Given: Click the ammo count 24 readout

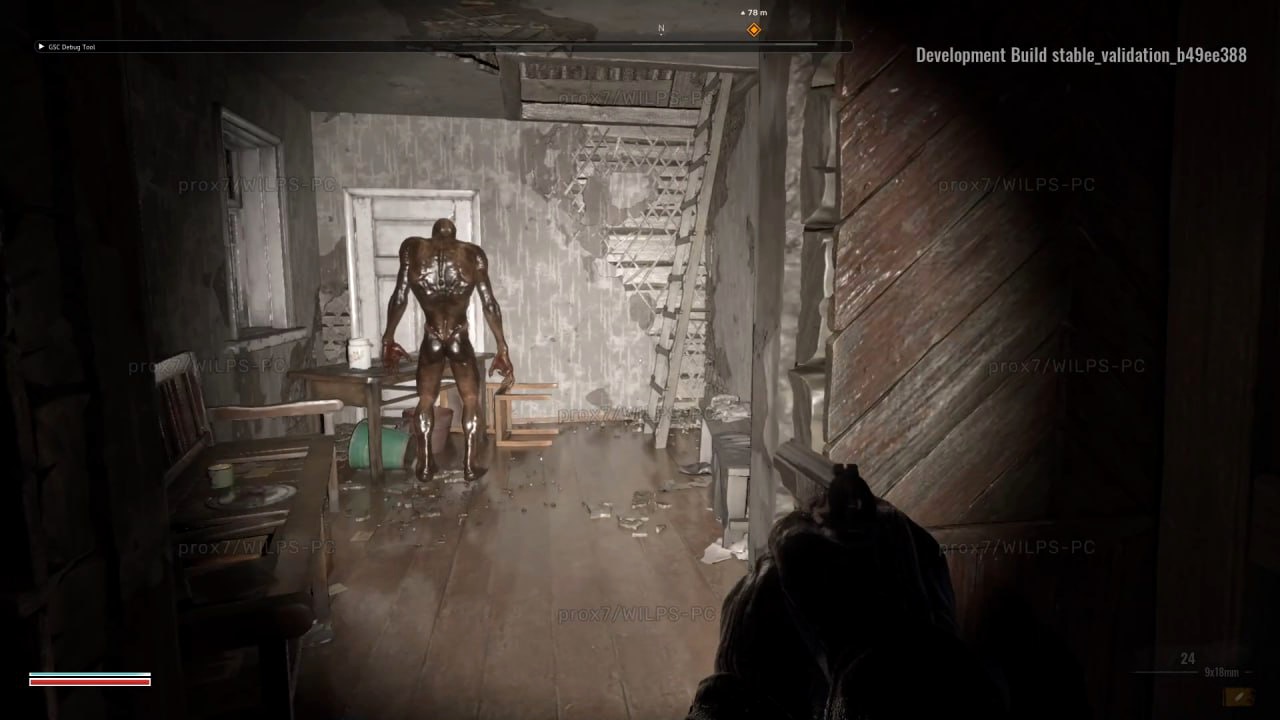Looking at the screenshot, I should point(1187,658).
